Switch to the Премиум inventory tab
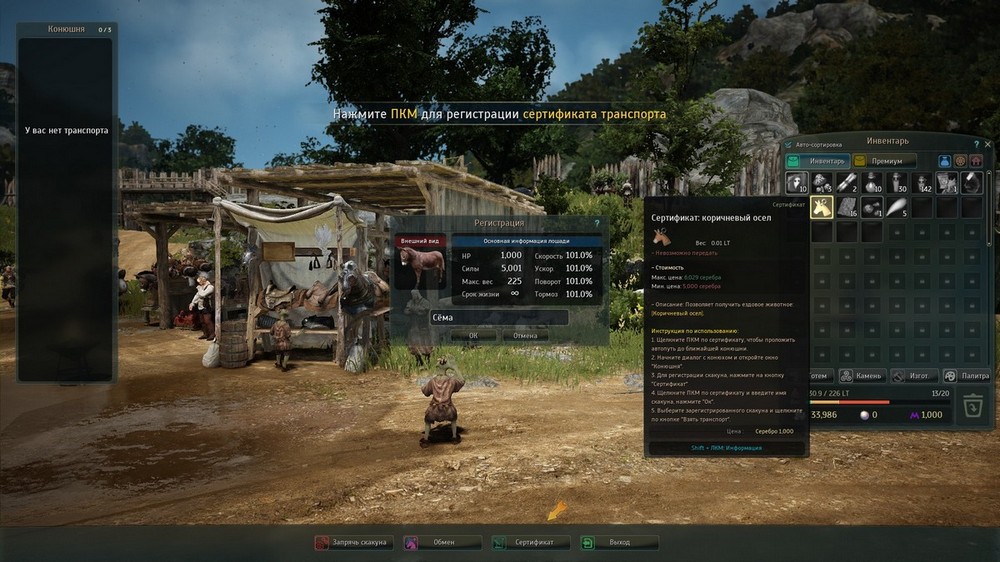This screenshot has height=562, width=1000. point(884,160)
